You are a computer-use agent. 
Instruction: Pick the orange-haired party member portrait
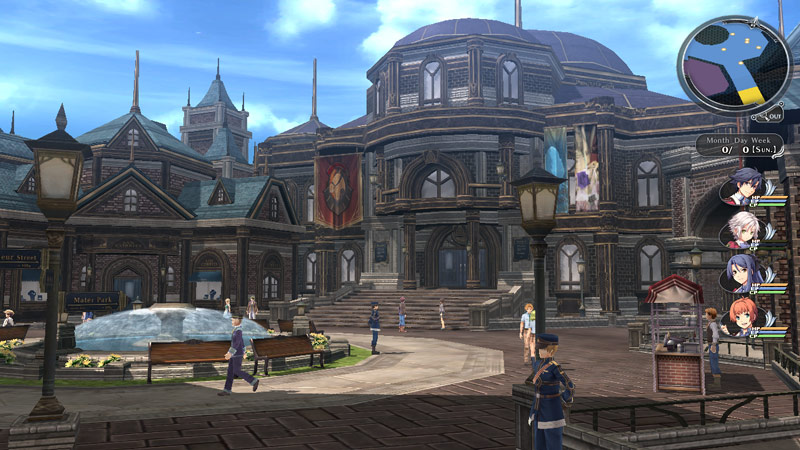[742, 318]
